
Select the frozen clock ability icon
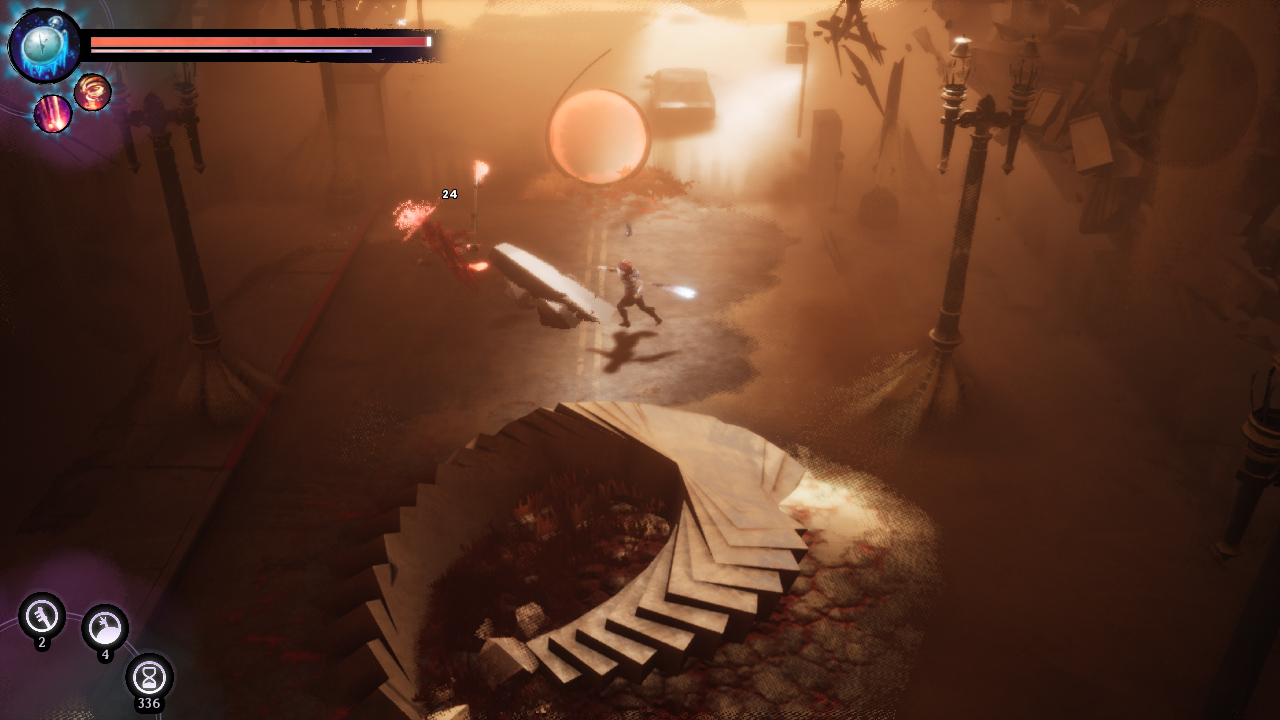point(44,45)
